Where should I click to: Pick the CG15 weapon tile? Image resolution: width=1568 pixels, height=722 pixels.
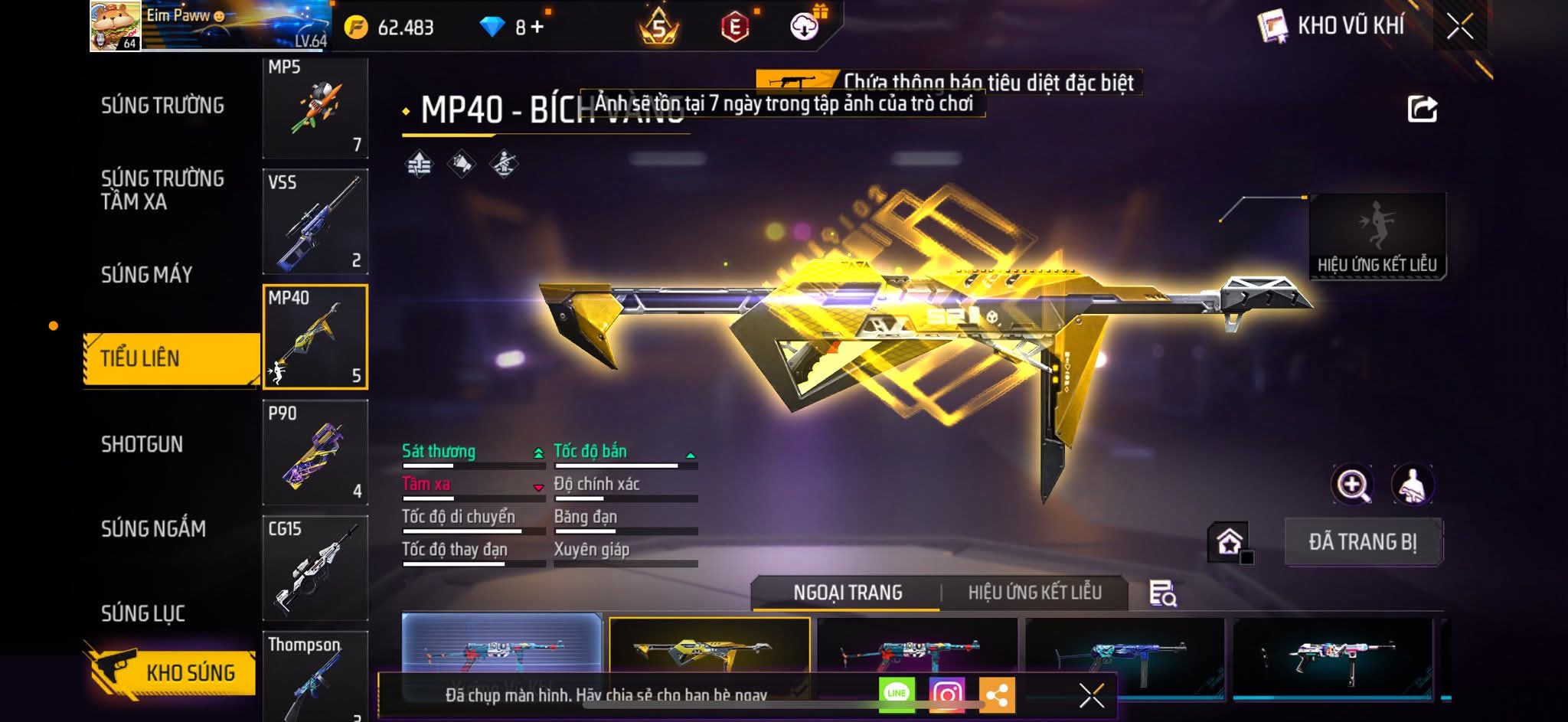[x=315, y=567]
